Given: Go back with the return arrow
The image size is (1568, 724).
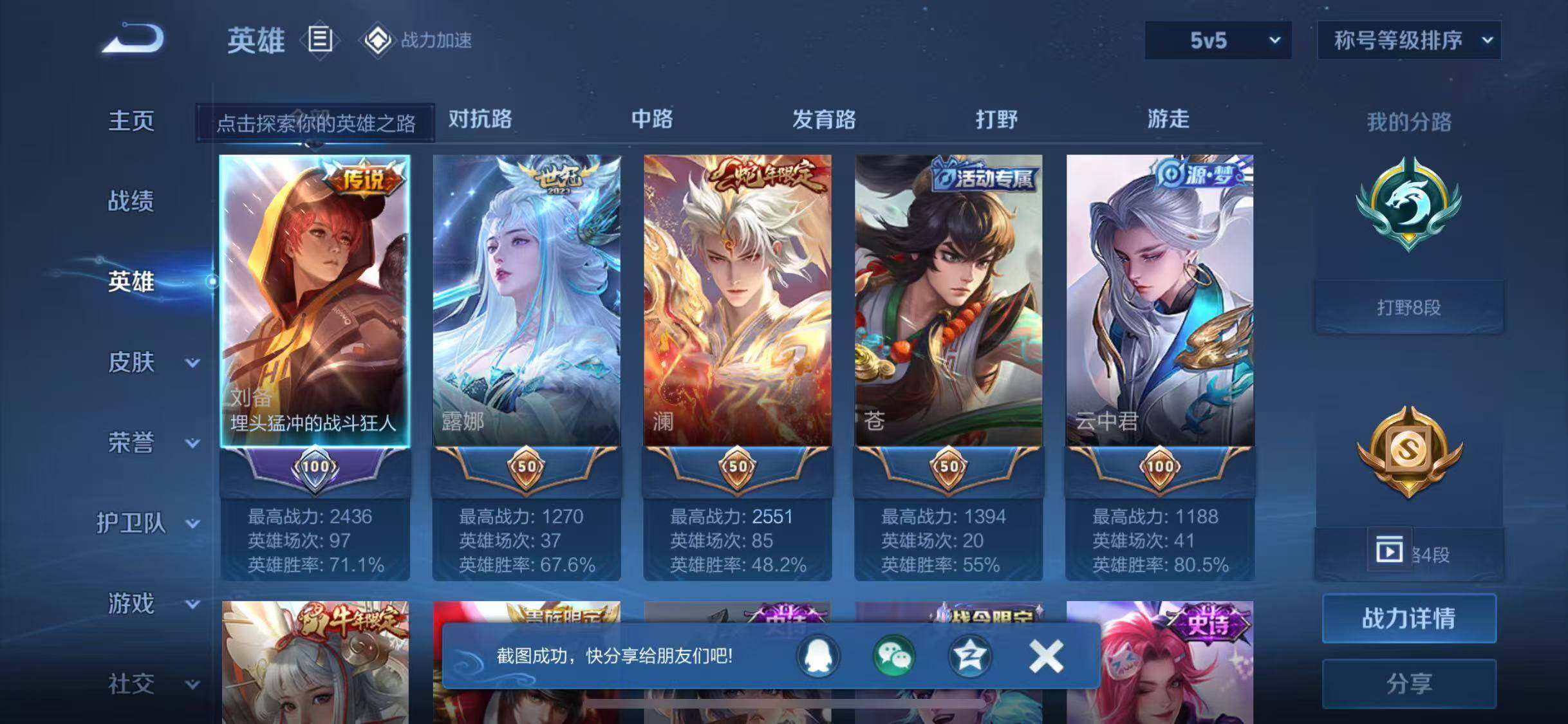Looking at the screenshot, I should [x=133, y=39].
